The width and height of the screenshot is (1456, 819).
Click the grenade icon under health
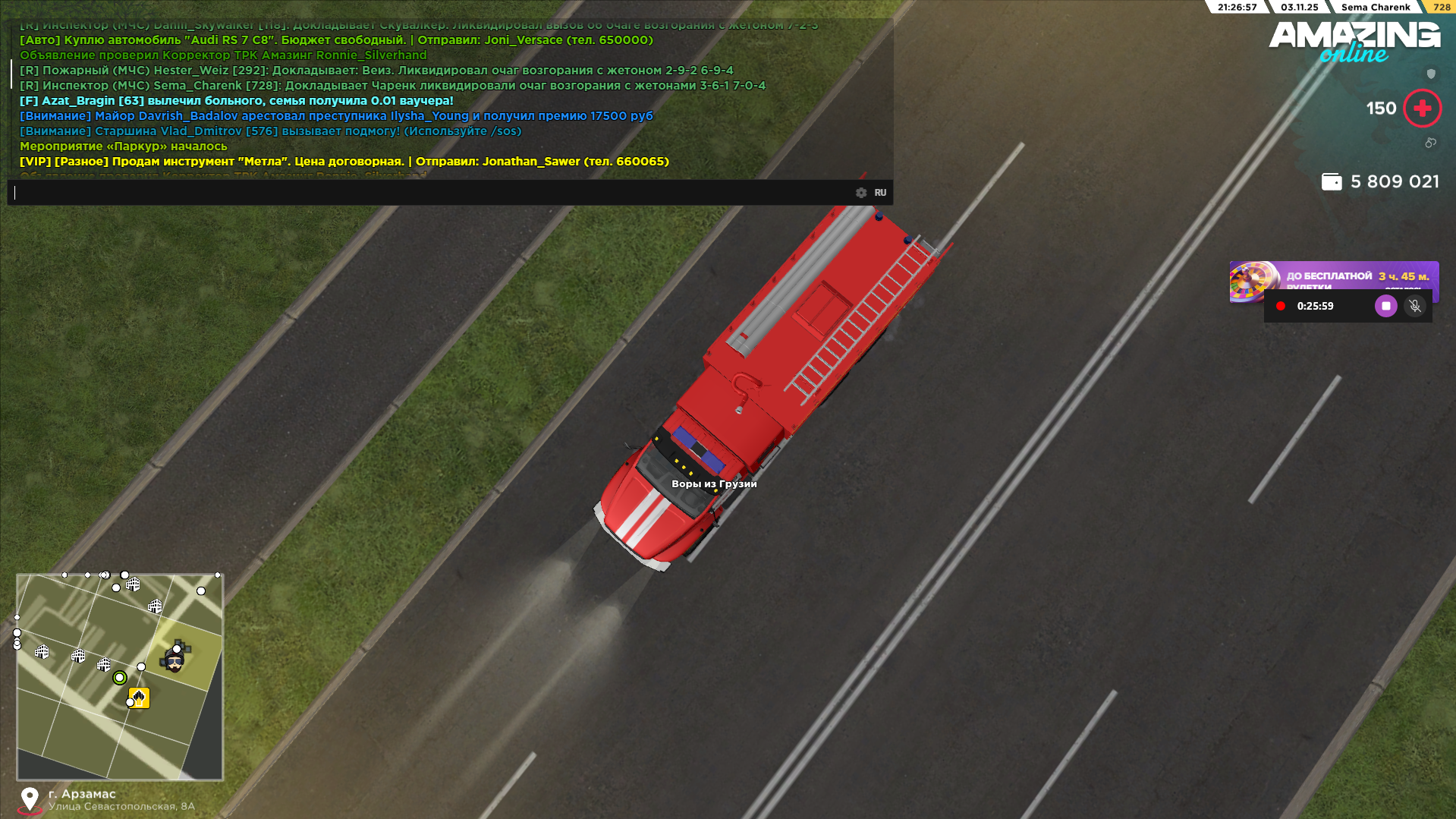pos(1430,143)
